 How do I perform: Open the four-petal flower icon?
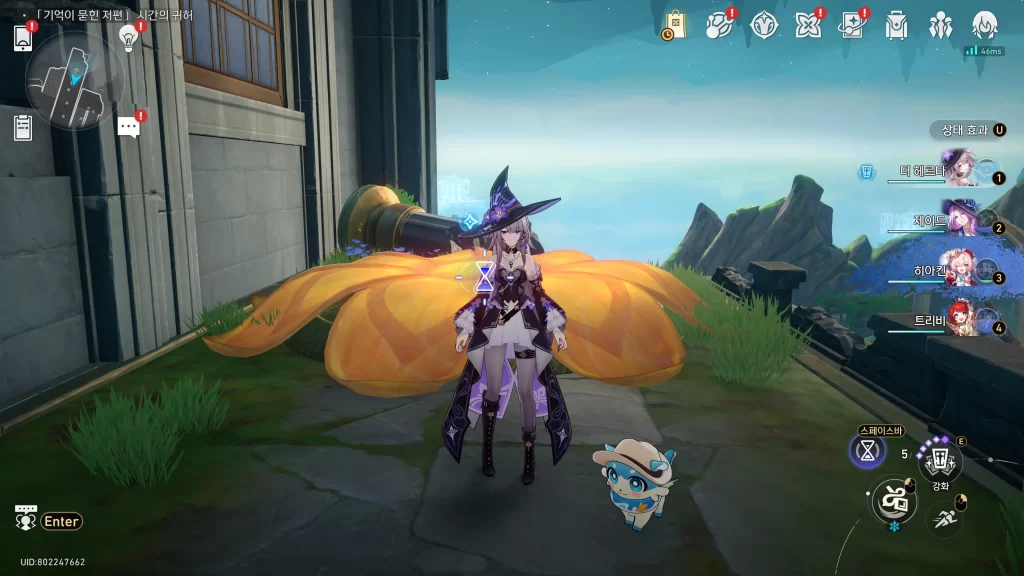click(x=808, y=25)
